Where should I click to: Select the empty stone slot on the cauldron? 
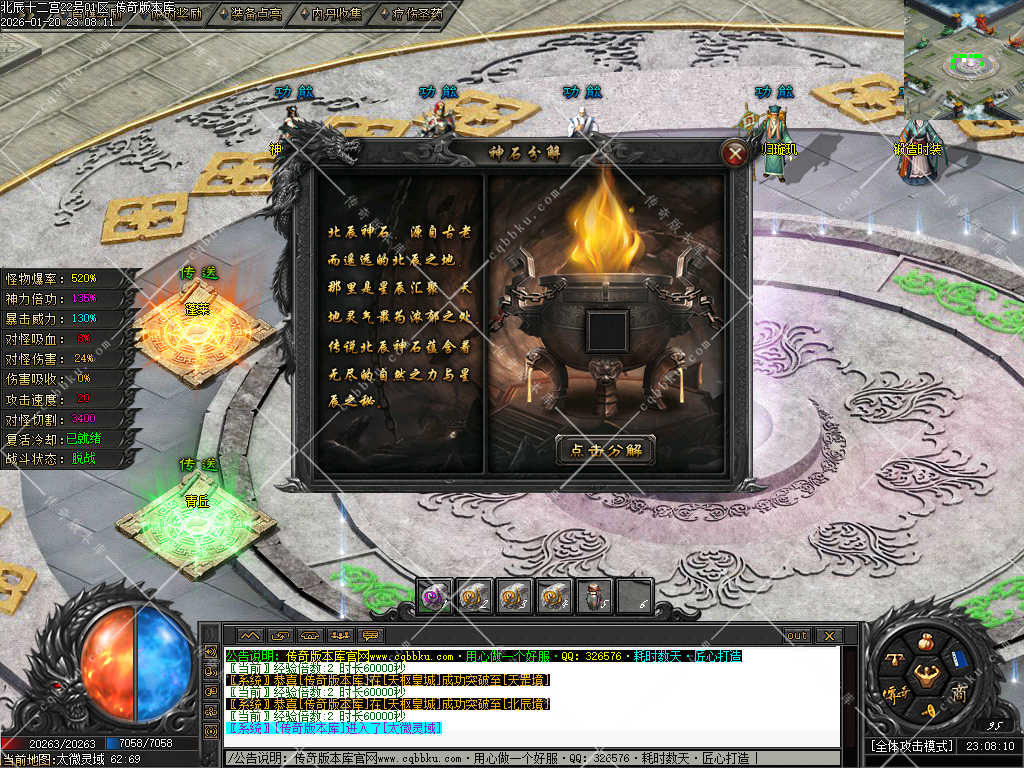[605, 332]
